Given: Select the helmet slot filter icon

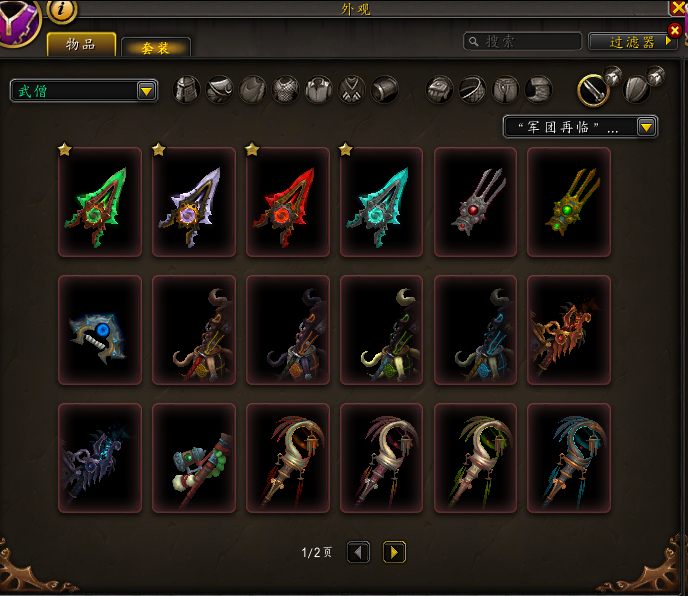Looking at the screenshot, I should (187, 90).
